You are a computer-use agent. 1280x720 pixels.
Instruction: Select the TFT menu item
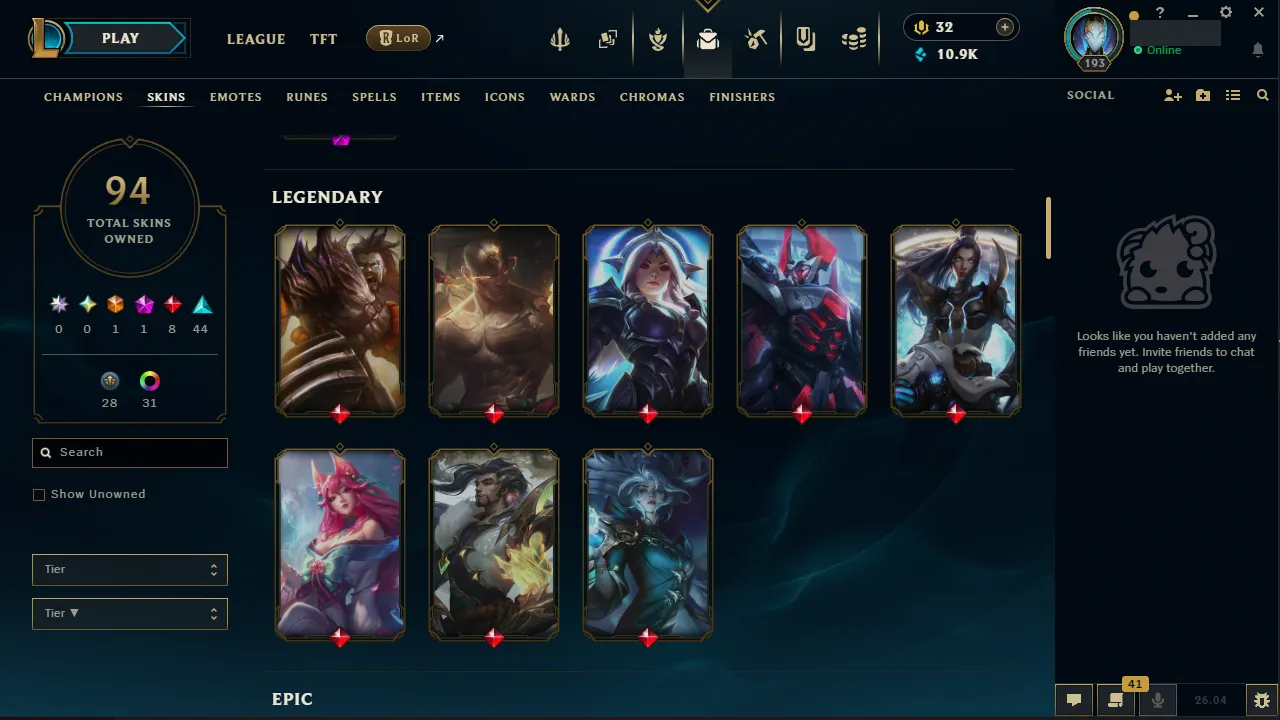pos(323,39)
